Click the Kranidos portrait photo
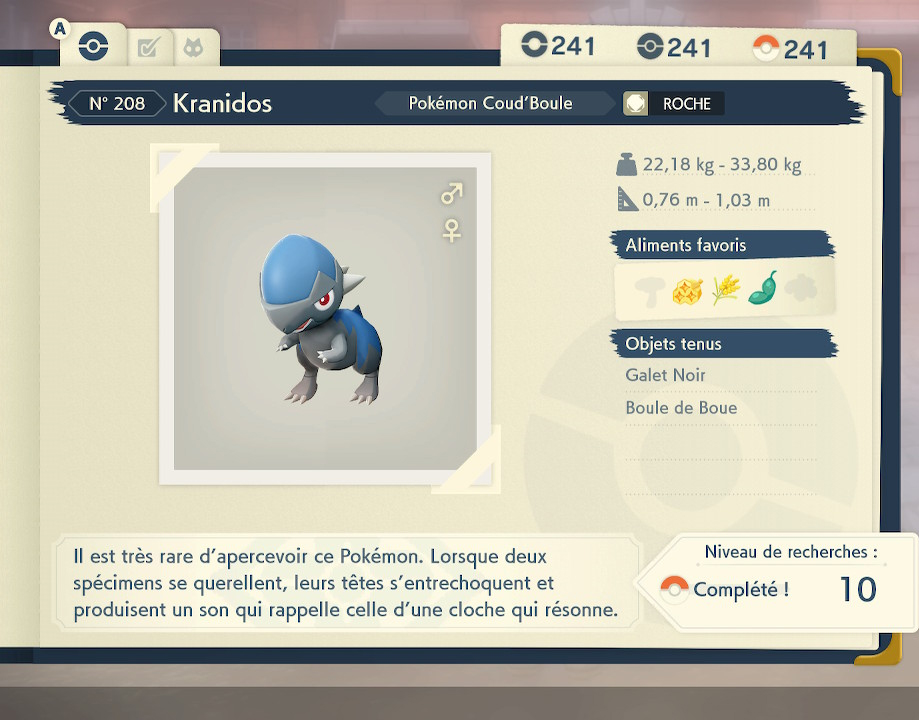 point(325,318)
